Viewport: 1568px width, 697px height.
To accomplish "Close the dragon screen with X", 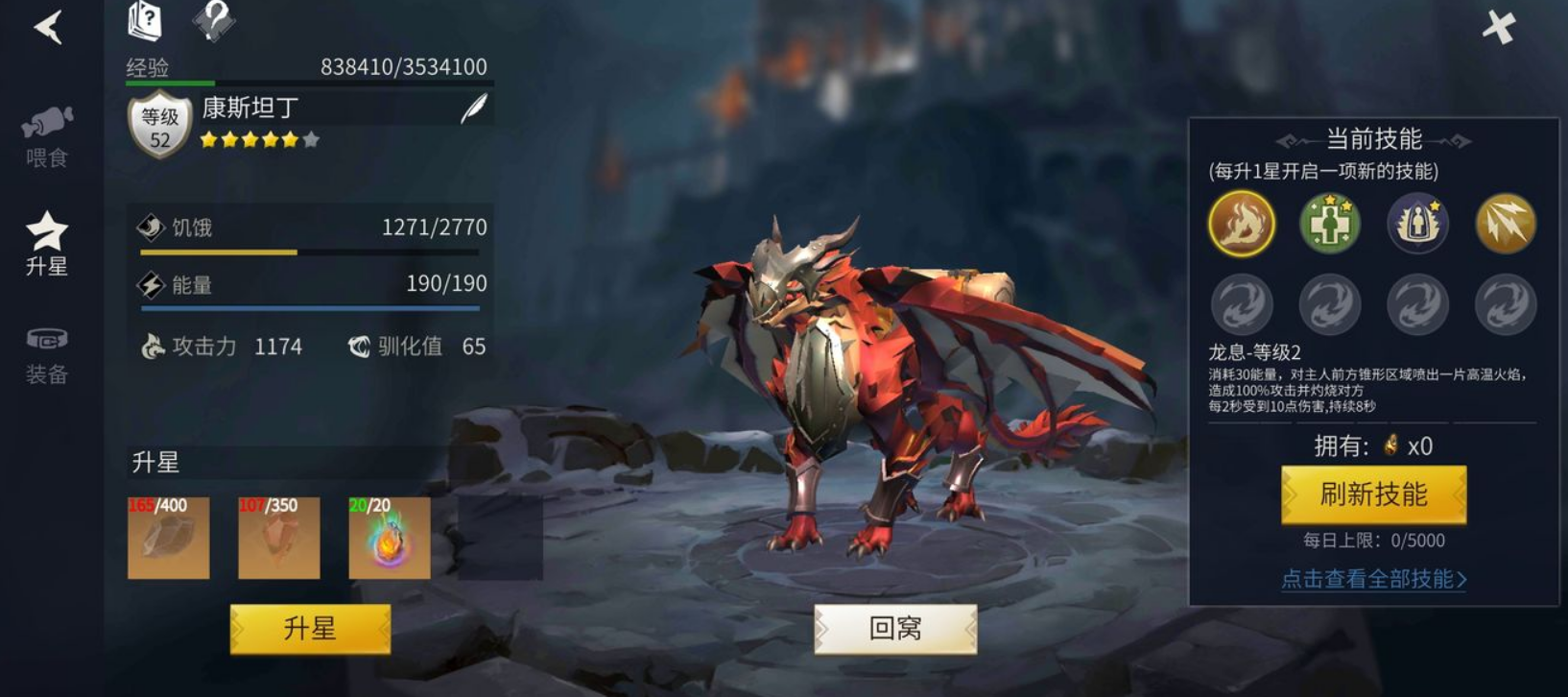I will (1498, 27).
